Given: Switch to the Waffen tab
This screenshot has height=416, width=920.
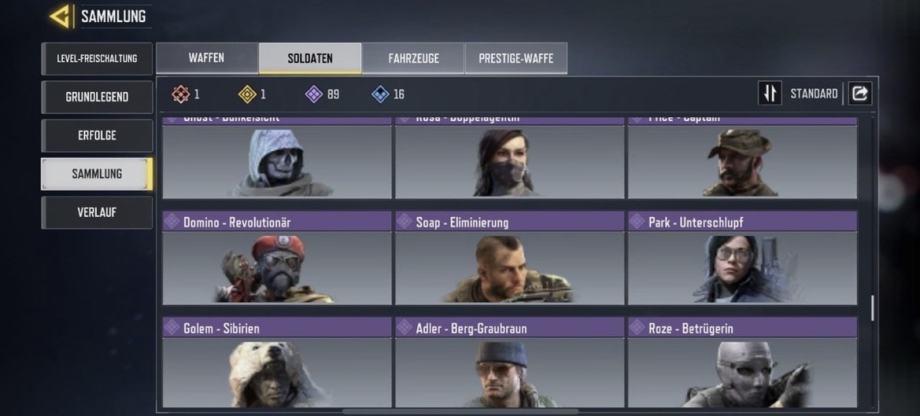Looking at the screenshot, I should coord(206,58).
